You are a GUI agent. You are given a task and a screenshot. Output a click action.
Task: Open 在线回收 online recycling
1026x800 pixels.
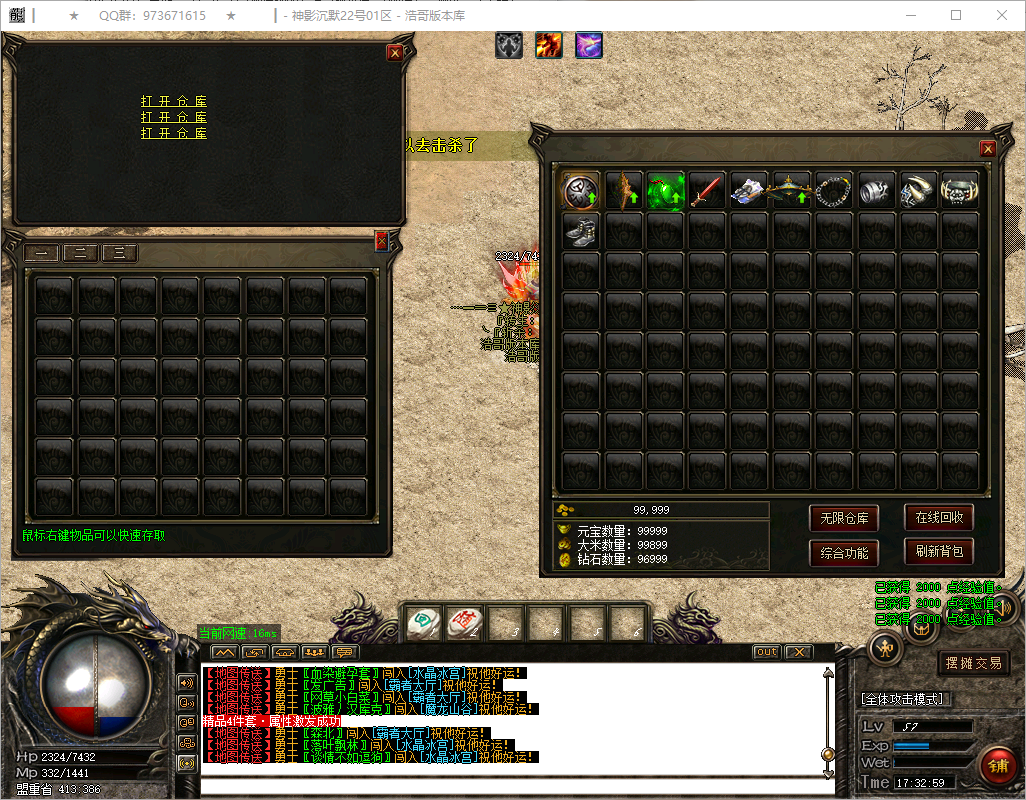click(939, 517)
